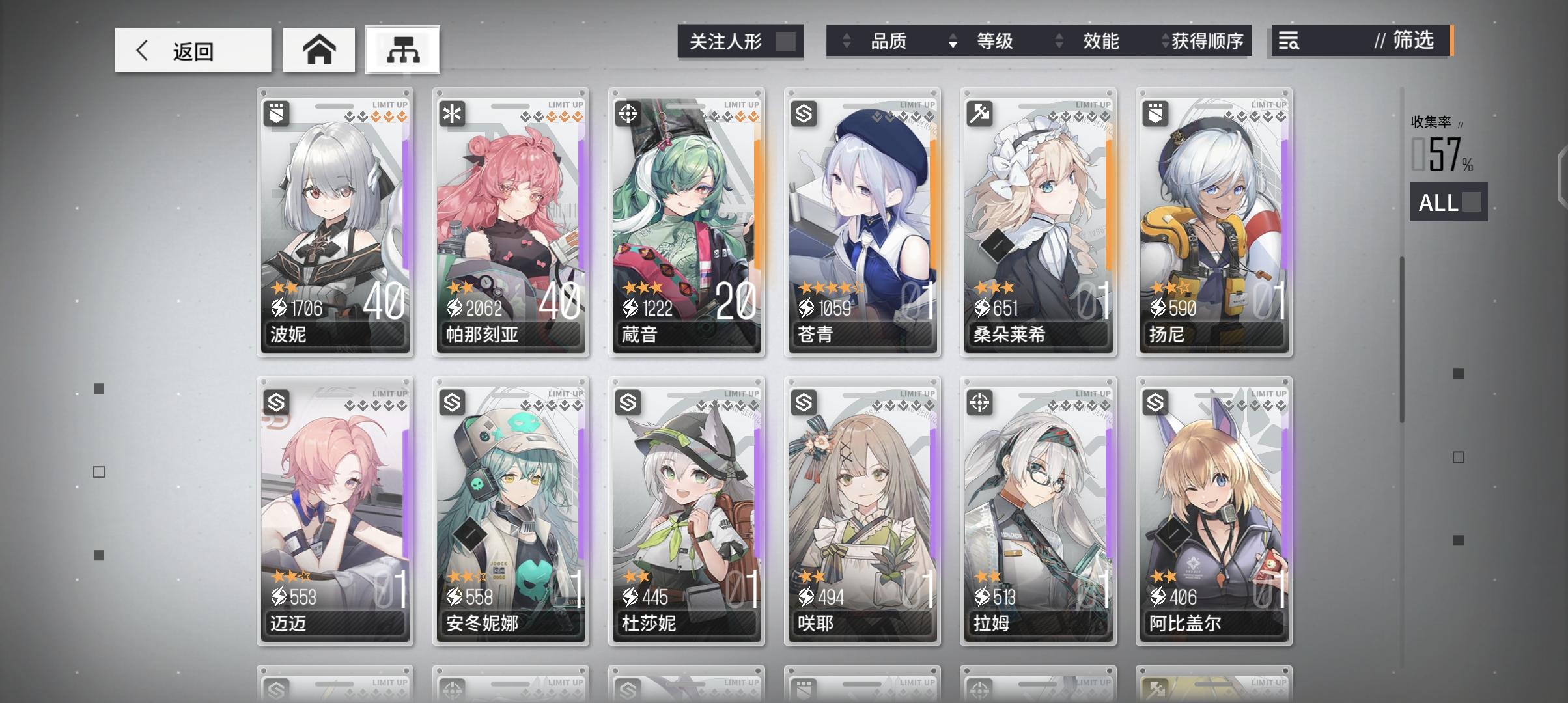Select the home icon in the top bar
This screenshot has height=703, width=1568.
point(318,49)
